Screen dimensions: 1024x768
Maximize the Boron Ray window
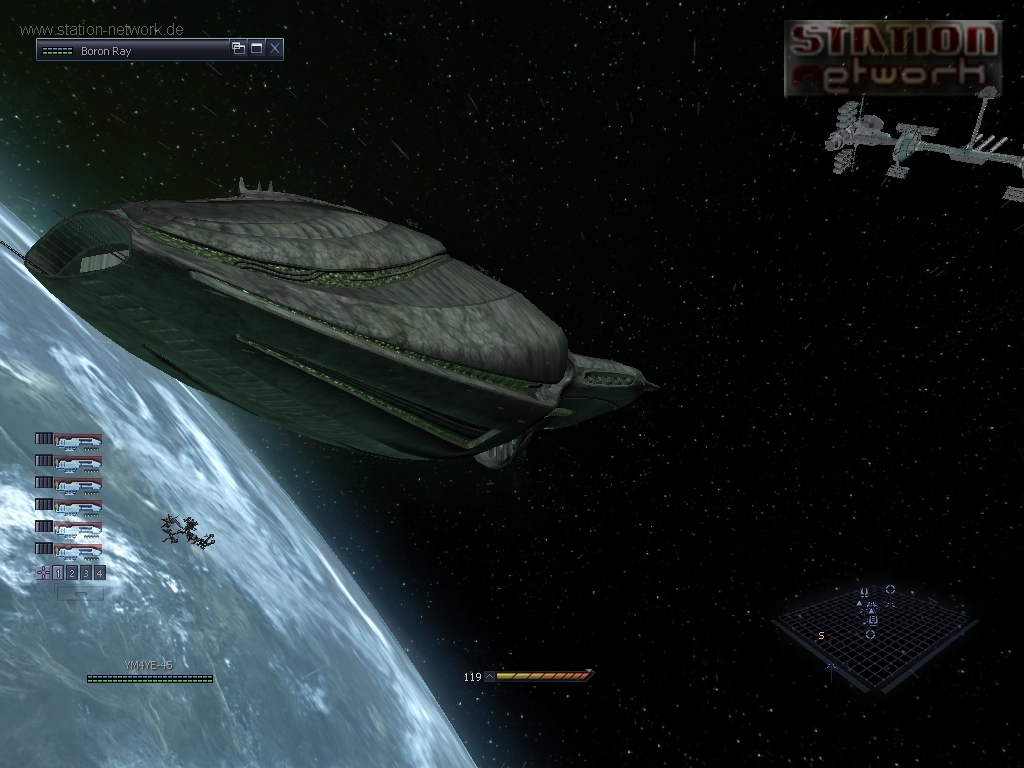point(256,48)
